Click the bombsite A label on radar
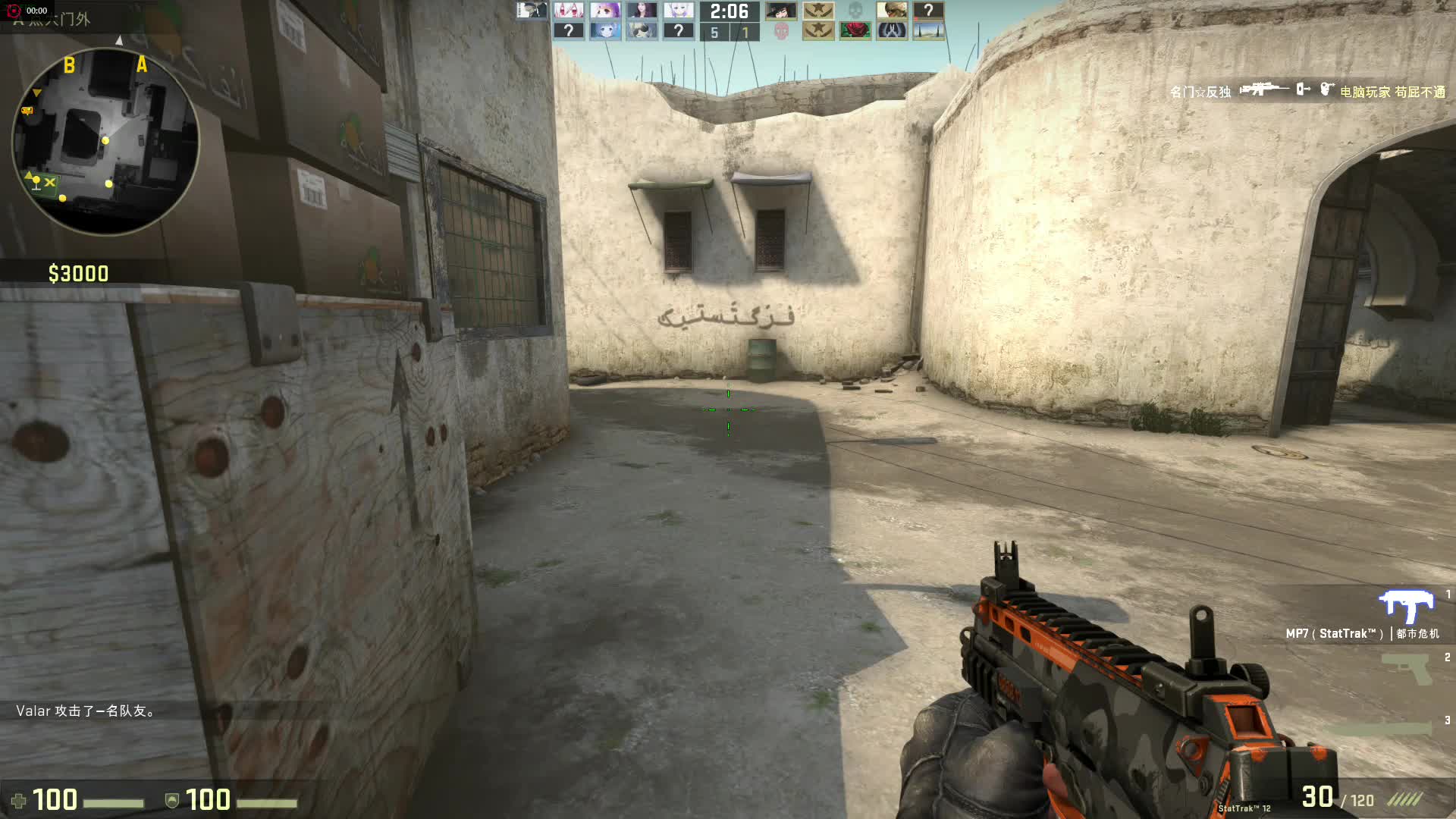The width and height of the screenshot is (1456, 819). coord(142,65)
